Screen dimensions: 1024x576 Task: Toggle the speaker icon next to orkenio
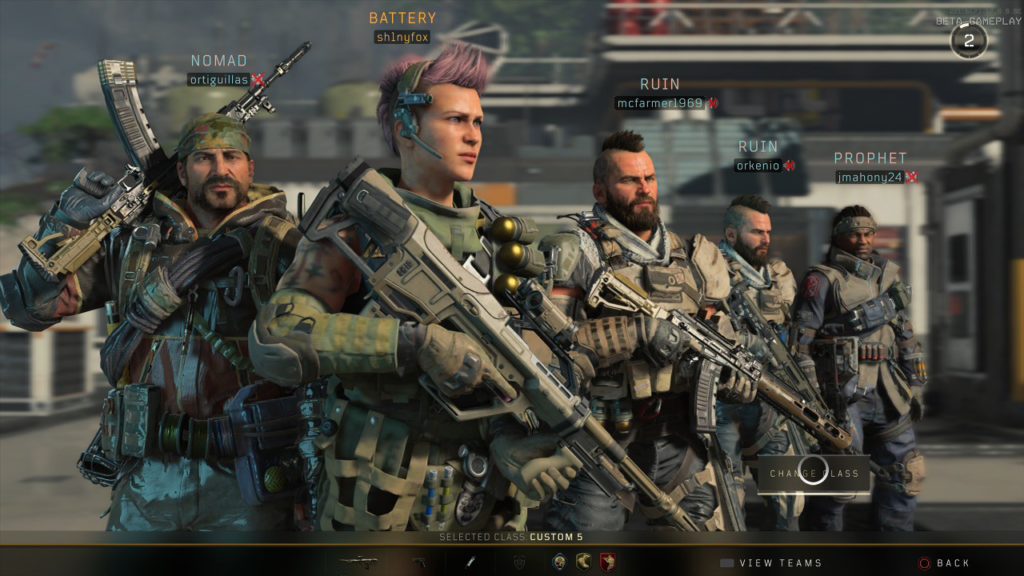click(789, 165)
